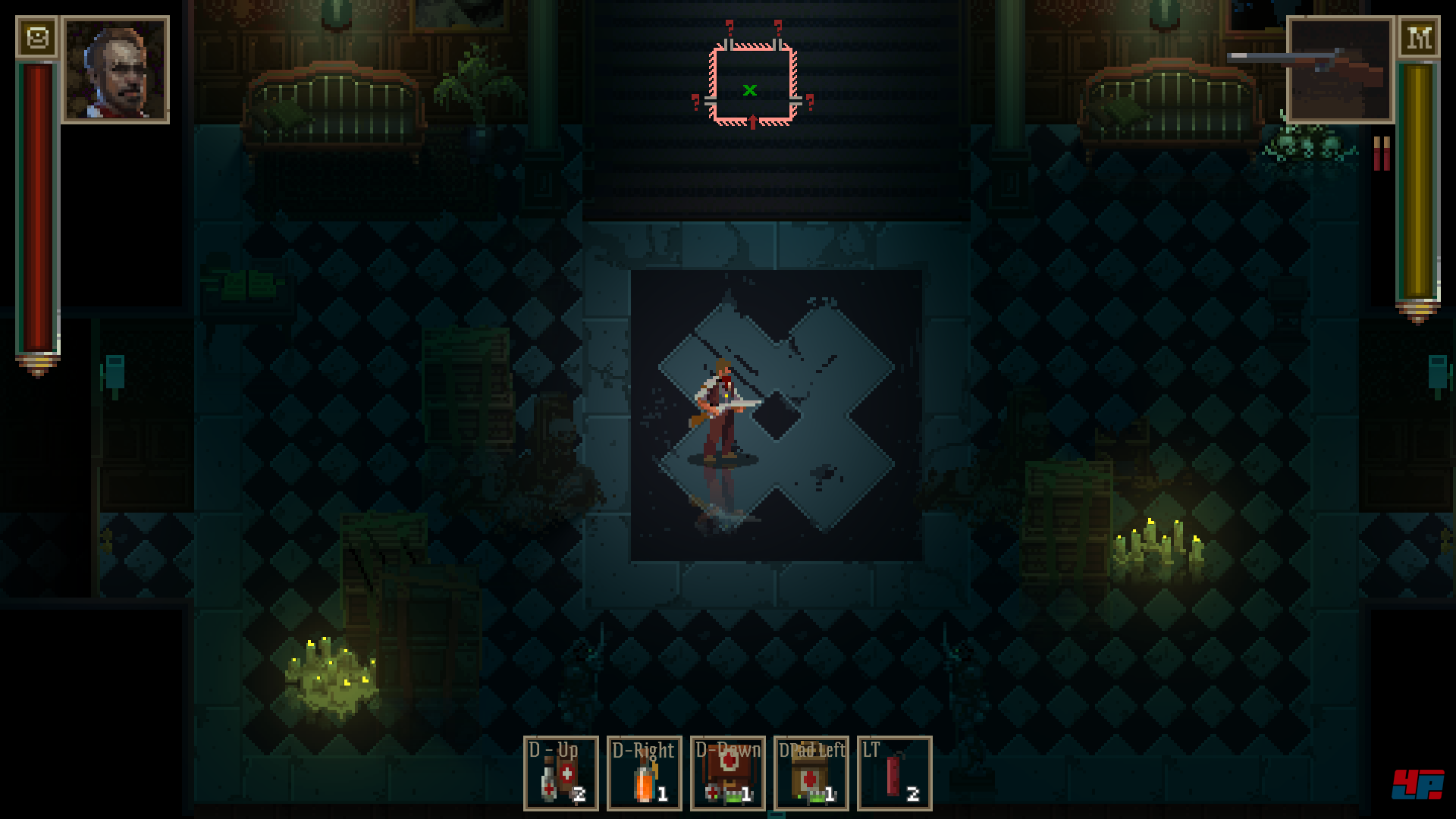The image size is (1456, 819).
Task: Select the bandage and medicine bottle slot
Action: tap(561, 773)
